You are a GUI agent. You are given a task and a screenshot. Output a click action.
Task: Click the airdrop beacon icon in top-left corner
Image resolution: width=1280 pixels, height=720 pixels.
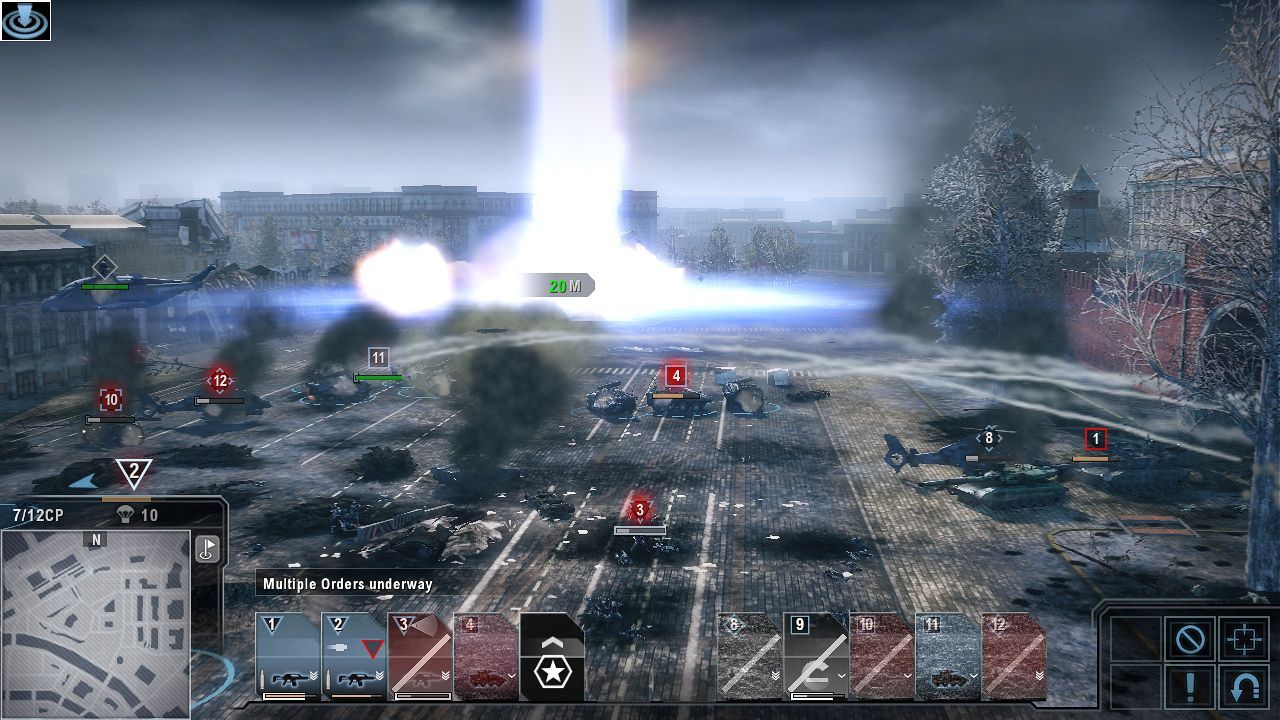25,20
